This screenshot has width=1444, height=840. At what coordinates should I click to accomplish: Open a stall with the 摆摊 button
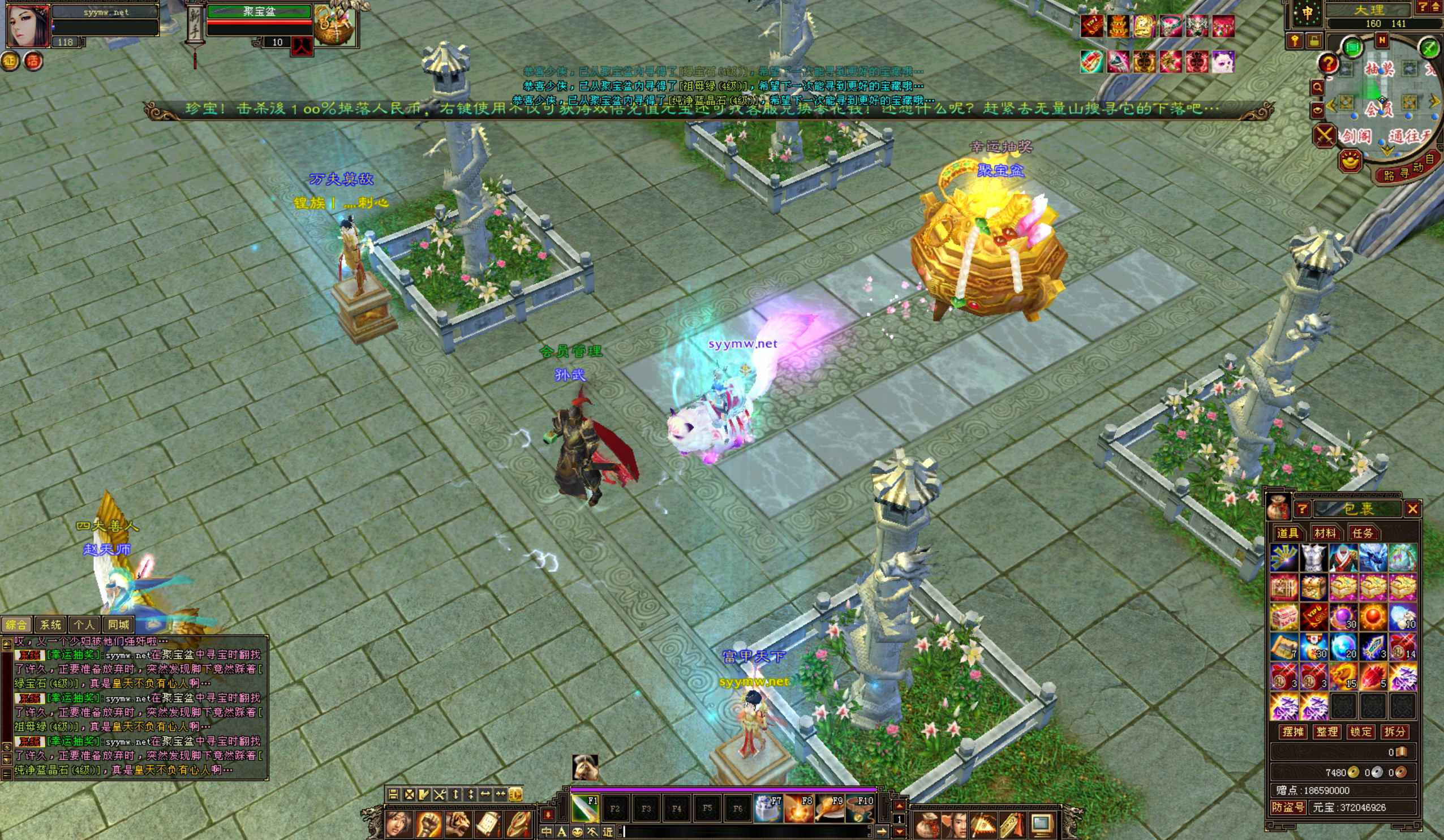click(x=1293, y=732)
